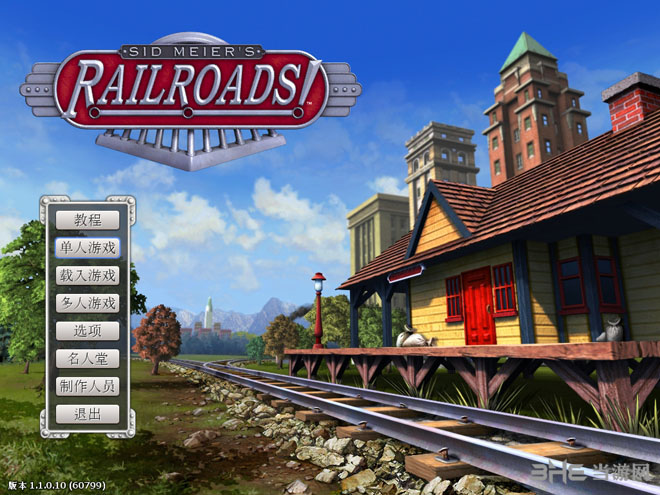Viewport: 660px width, 495px height.
Task: Open the 教程 tutorial menu entry
Action: (x=88, y=220)
